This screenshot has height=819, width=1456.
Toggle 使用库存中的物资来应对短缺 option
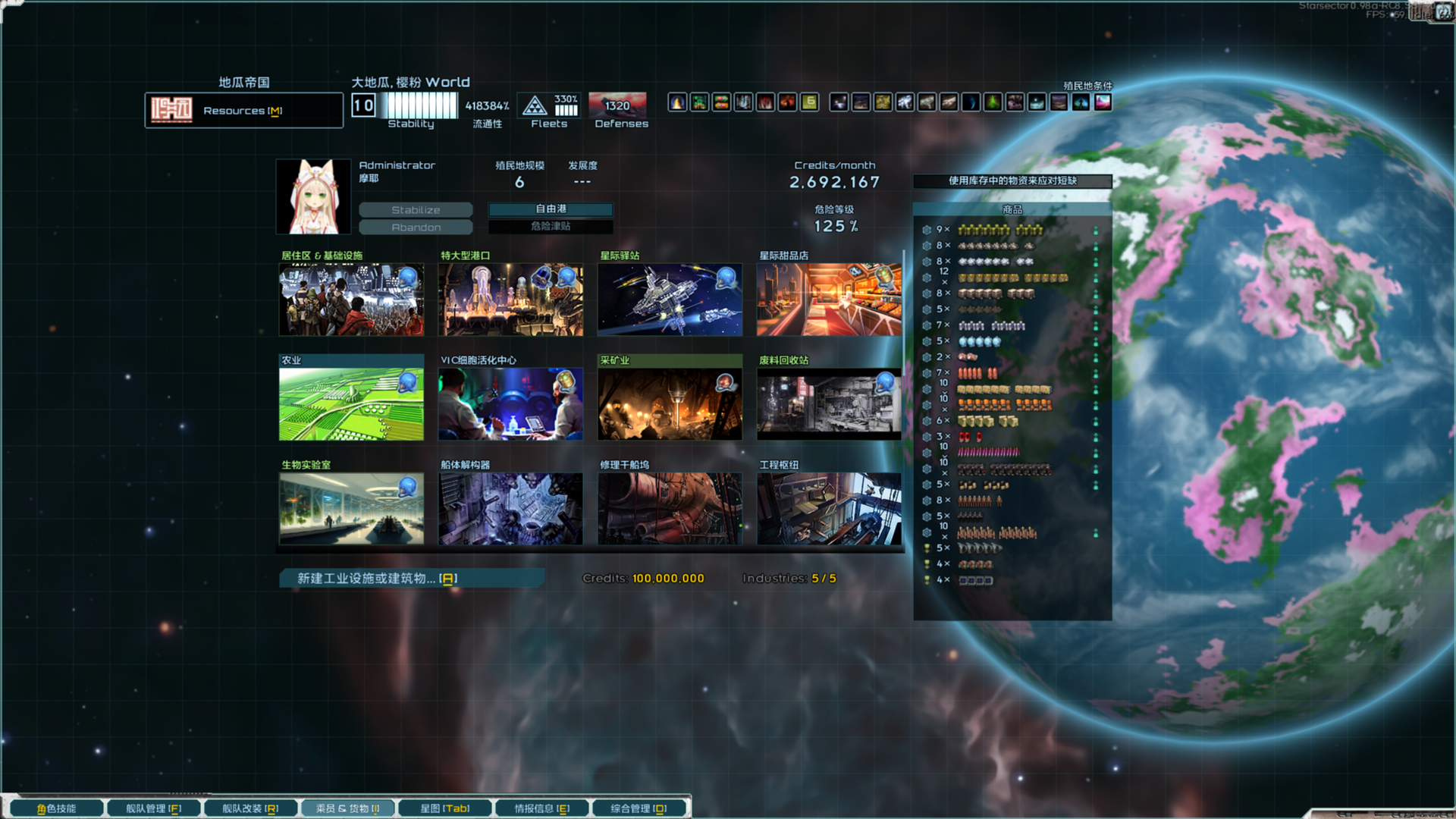tap(1014, 181)
